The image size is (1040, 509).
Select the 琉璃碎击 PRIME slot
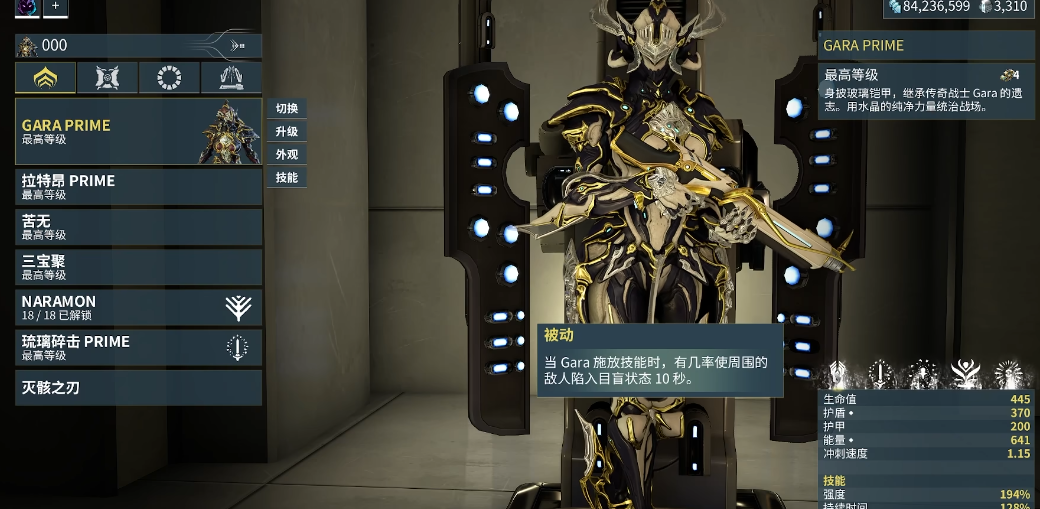pyautogui.click(x=138, y=347)
